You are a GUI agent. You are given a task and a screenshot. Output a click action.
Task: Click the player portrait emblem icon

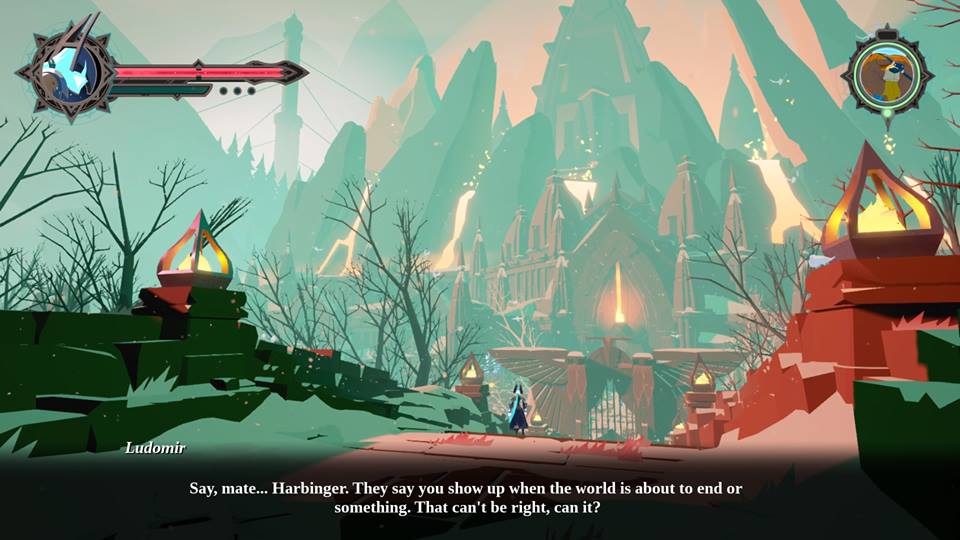click(x=68, y=72)
